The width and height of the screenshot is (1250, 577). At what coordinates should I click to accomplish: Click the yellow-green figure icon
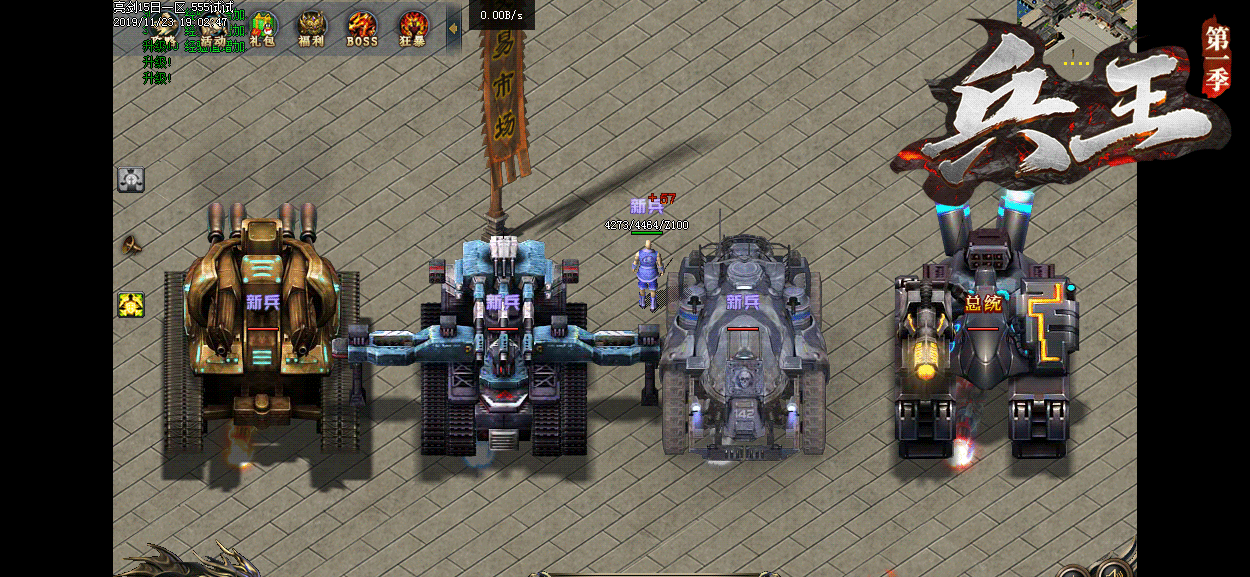131,304
